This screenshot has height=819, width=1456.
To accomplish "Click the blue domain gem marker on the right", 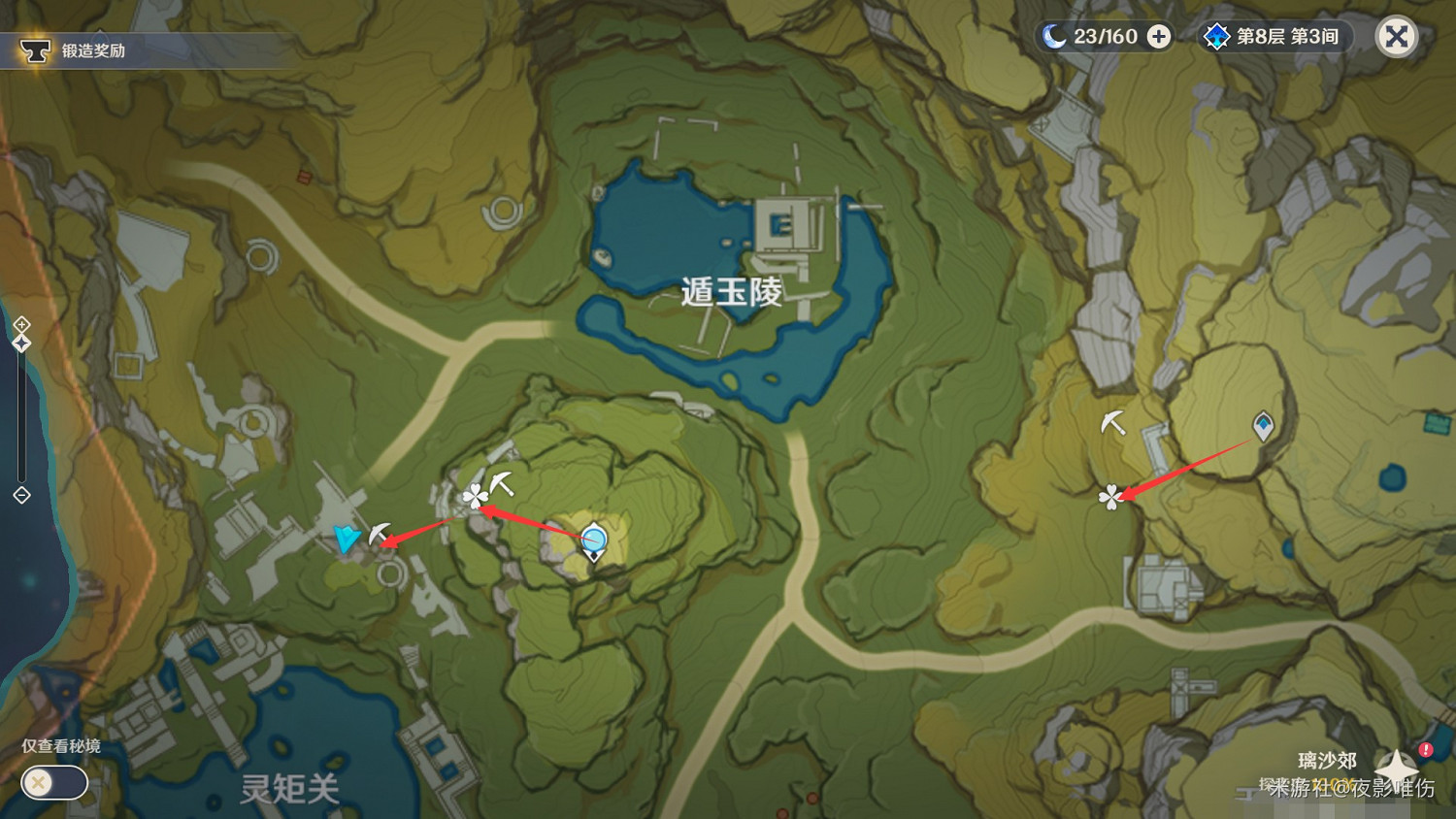I will point(1263,424).
